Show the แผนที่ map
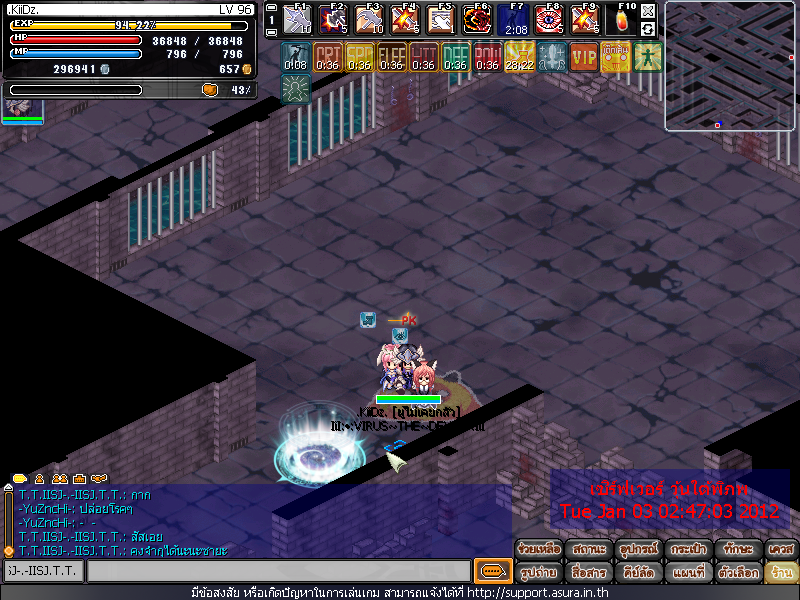The image size is (800, 600). 687,573
